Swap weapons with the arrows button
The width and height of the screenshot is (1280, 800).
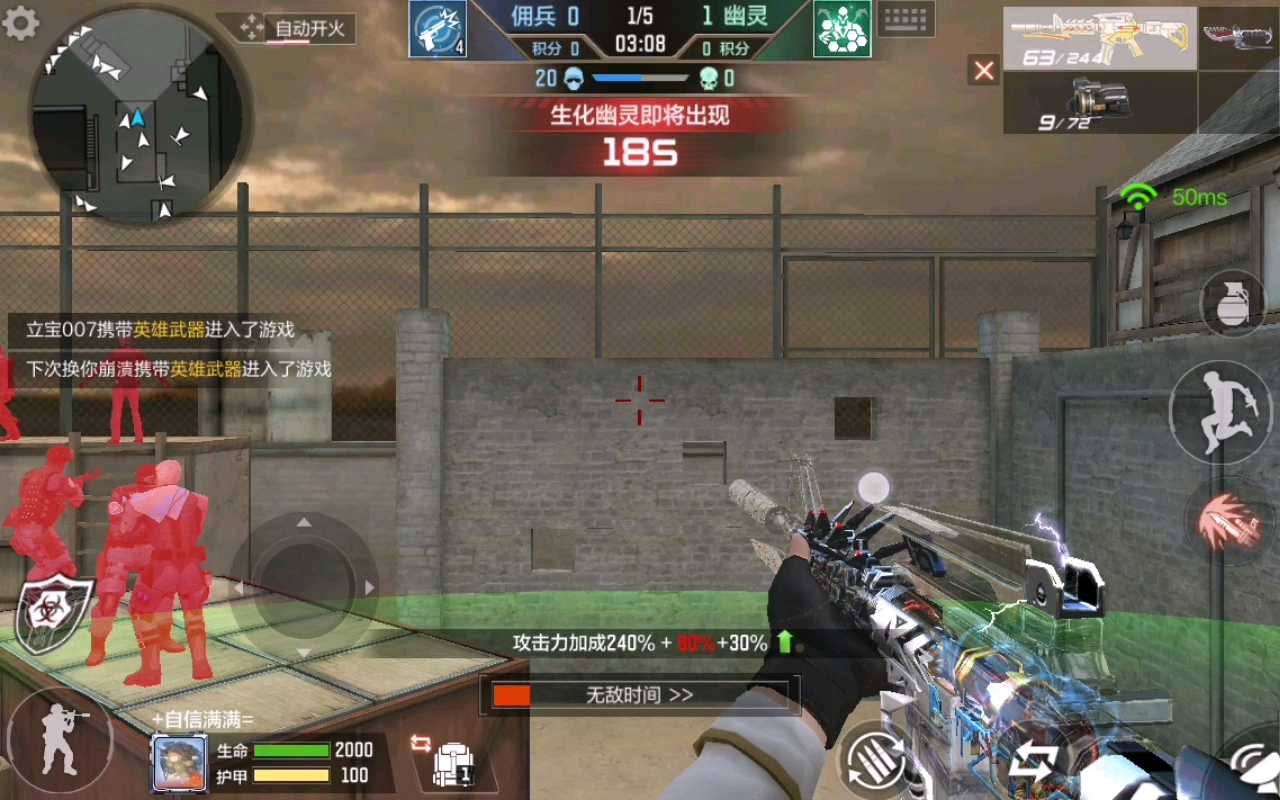tap(1031, 765)
